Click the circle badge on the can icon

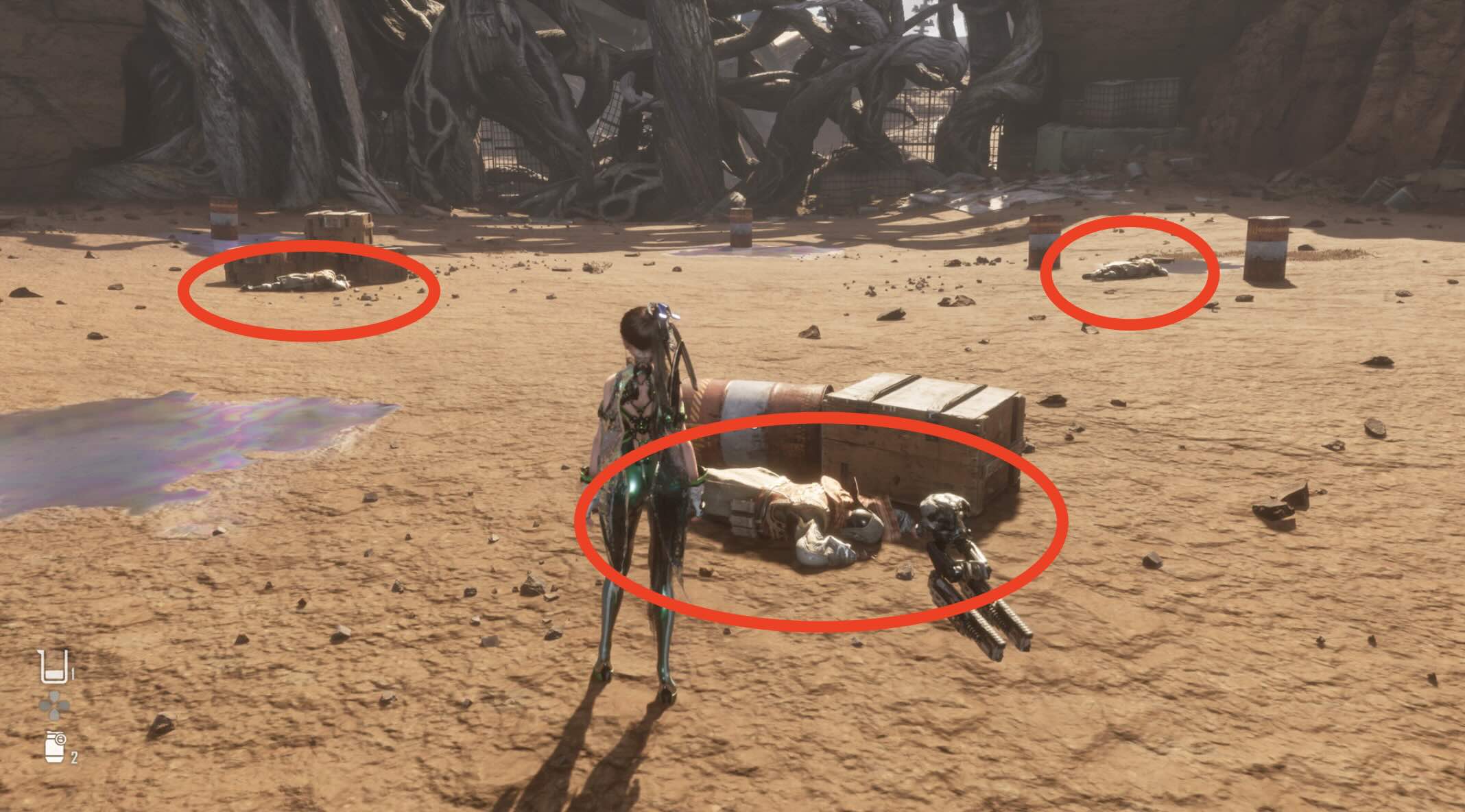click(x=61, y=739)
